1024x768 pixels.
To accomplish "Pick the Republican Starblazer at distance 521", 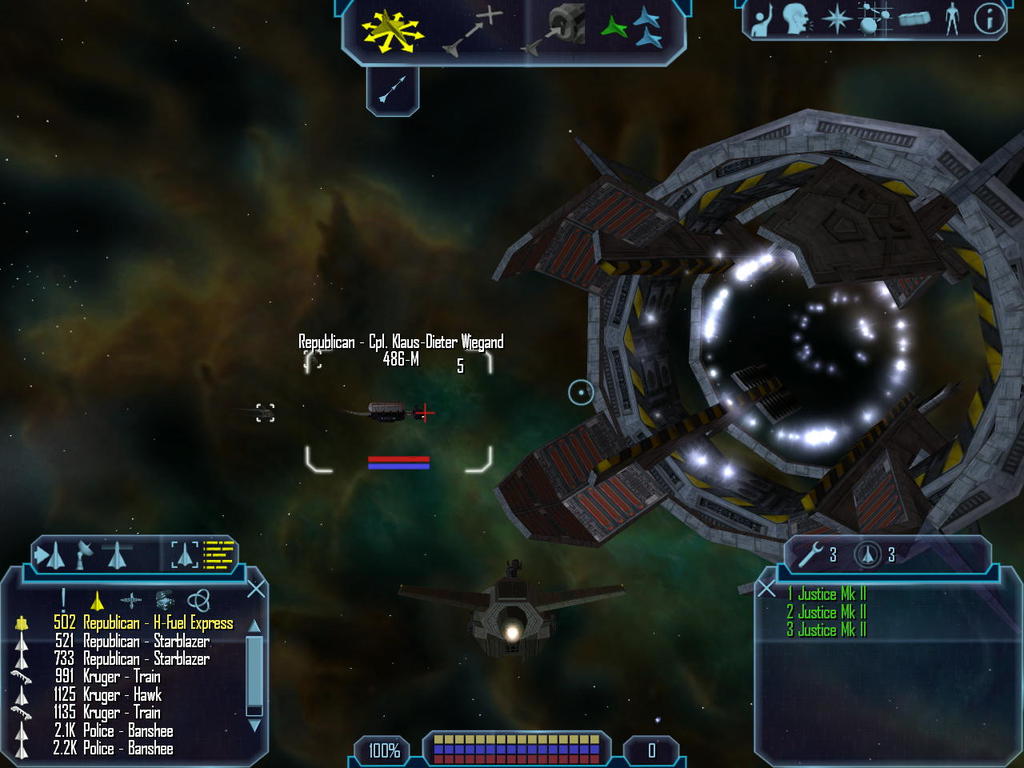I will (145, 641).
